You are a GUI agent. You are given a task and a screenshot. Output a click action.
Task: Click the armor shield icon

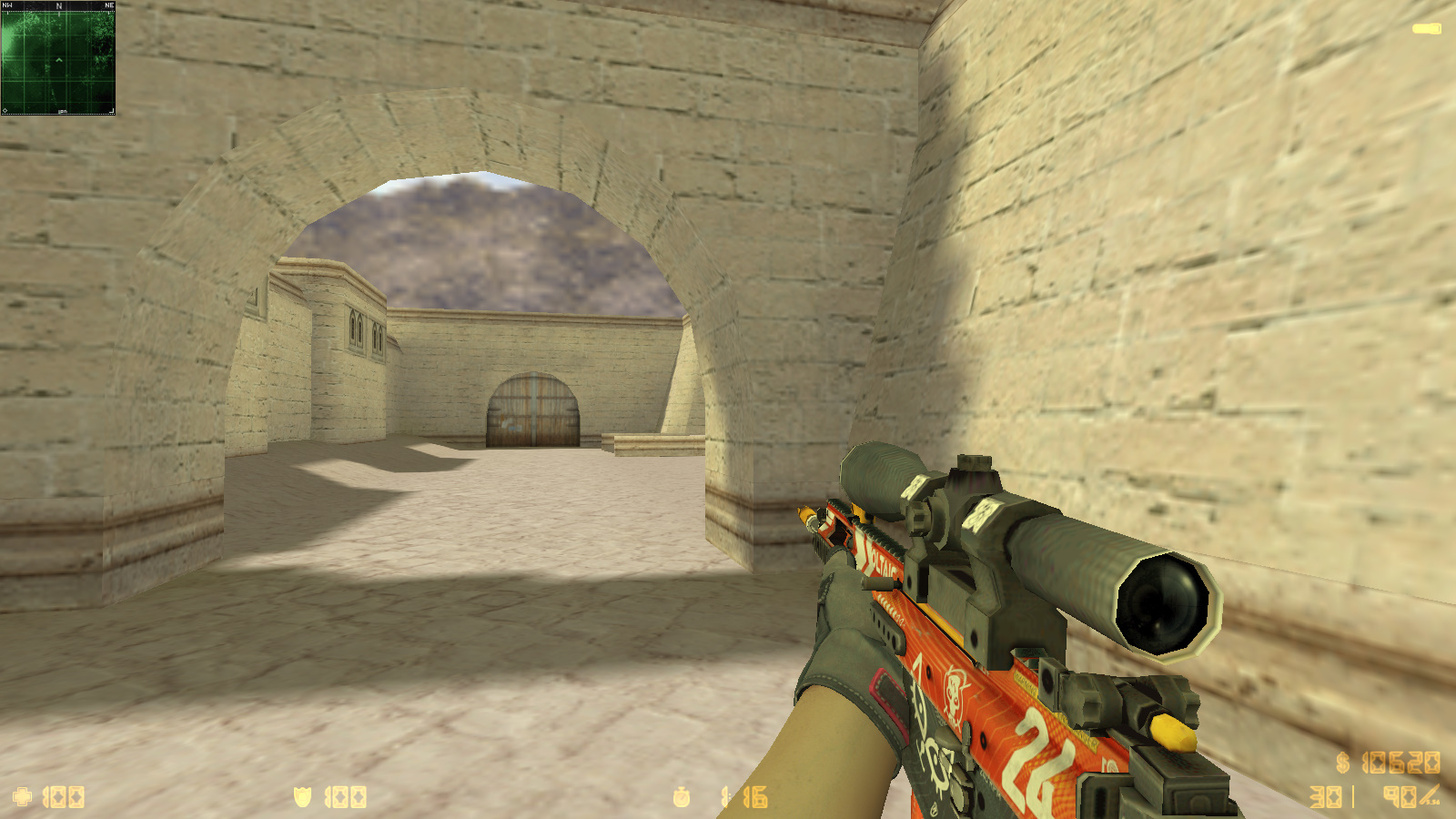coord(303,797)
